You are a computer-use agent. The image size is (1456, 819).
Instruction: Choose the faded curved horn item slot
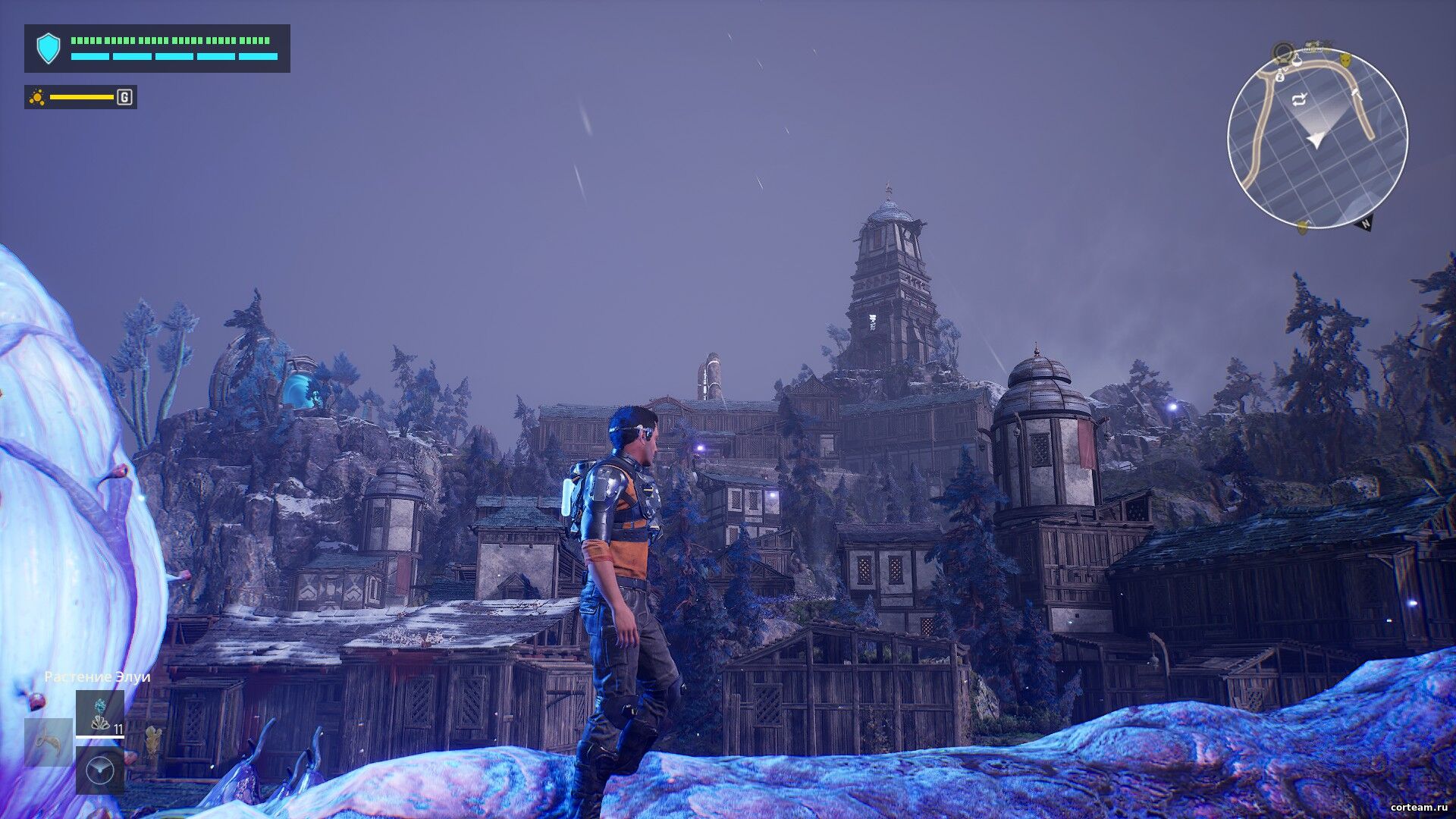pyautogui.click(x=49, y=742)
